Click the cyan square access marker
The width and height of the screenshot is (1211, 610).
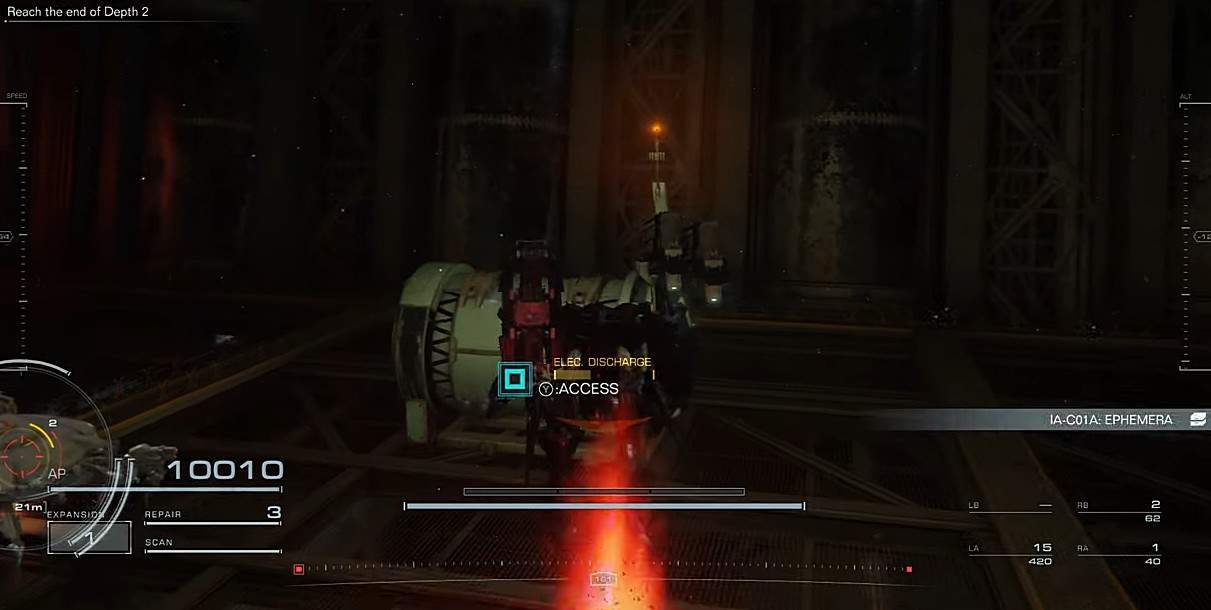tap(515, 378)
